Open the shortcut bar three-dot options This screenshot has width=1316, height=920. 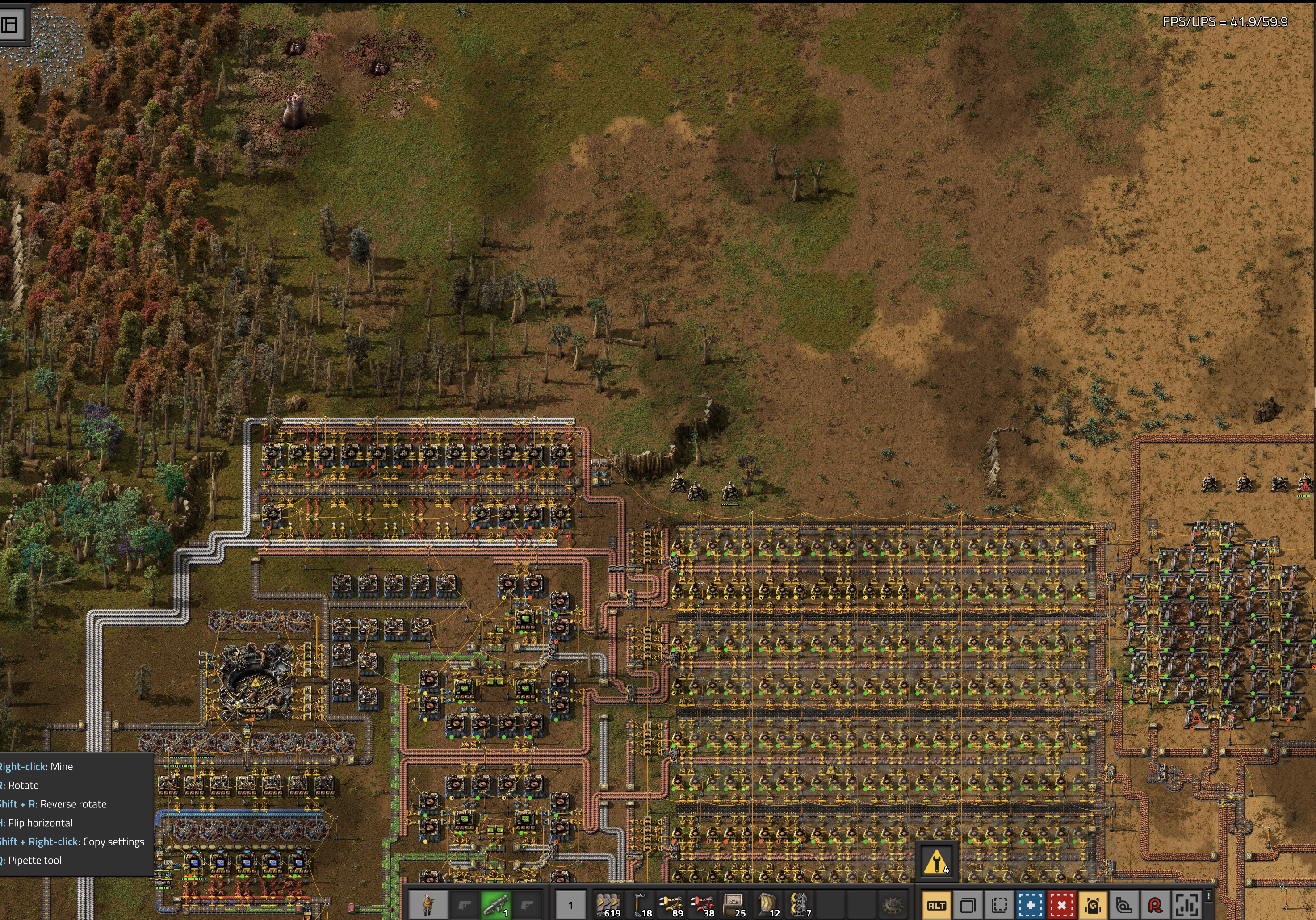click(1209, 896)
